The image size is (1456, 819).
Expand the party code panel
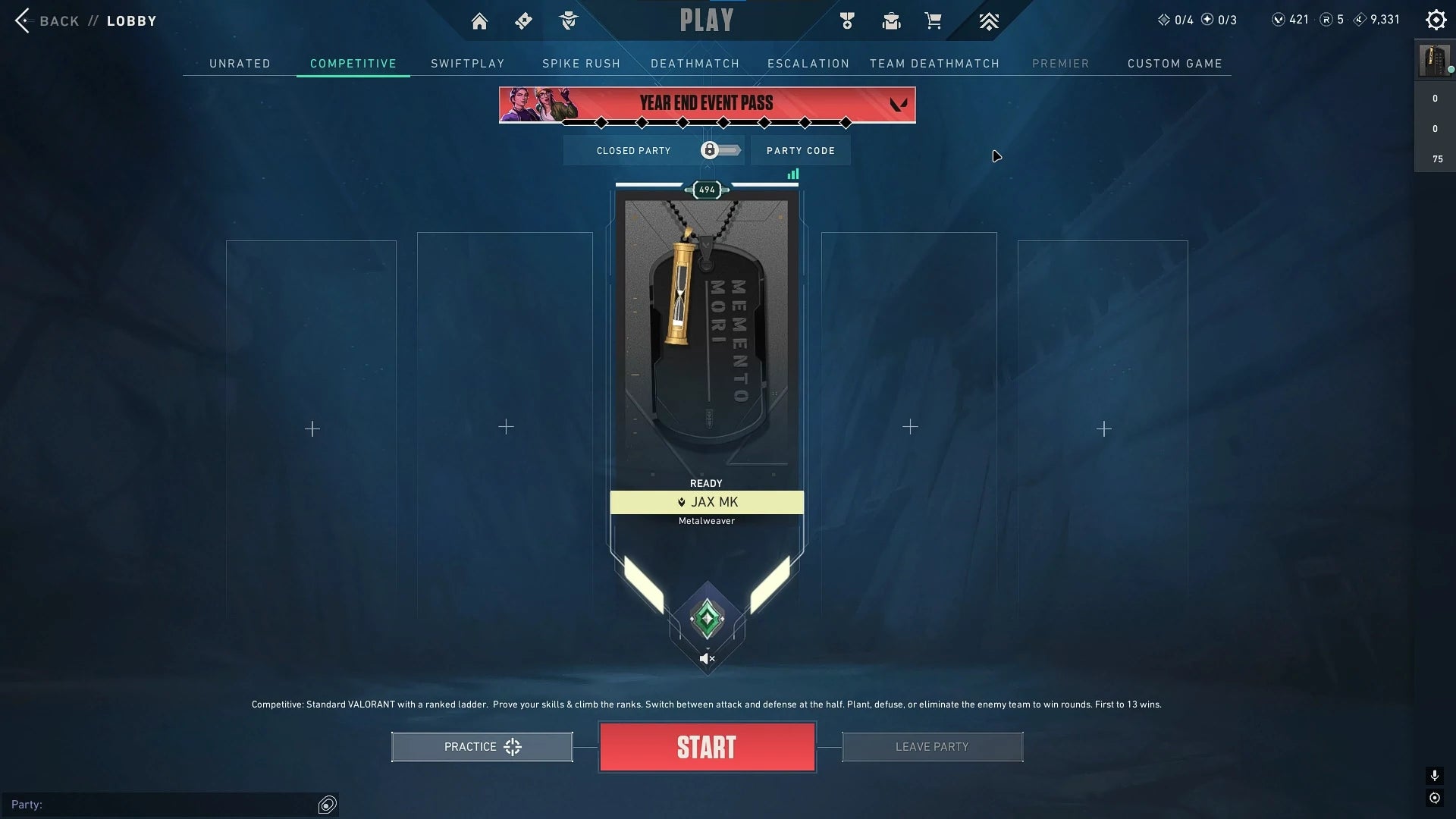pos(800,150)
